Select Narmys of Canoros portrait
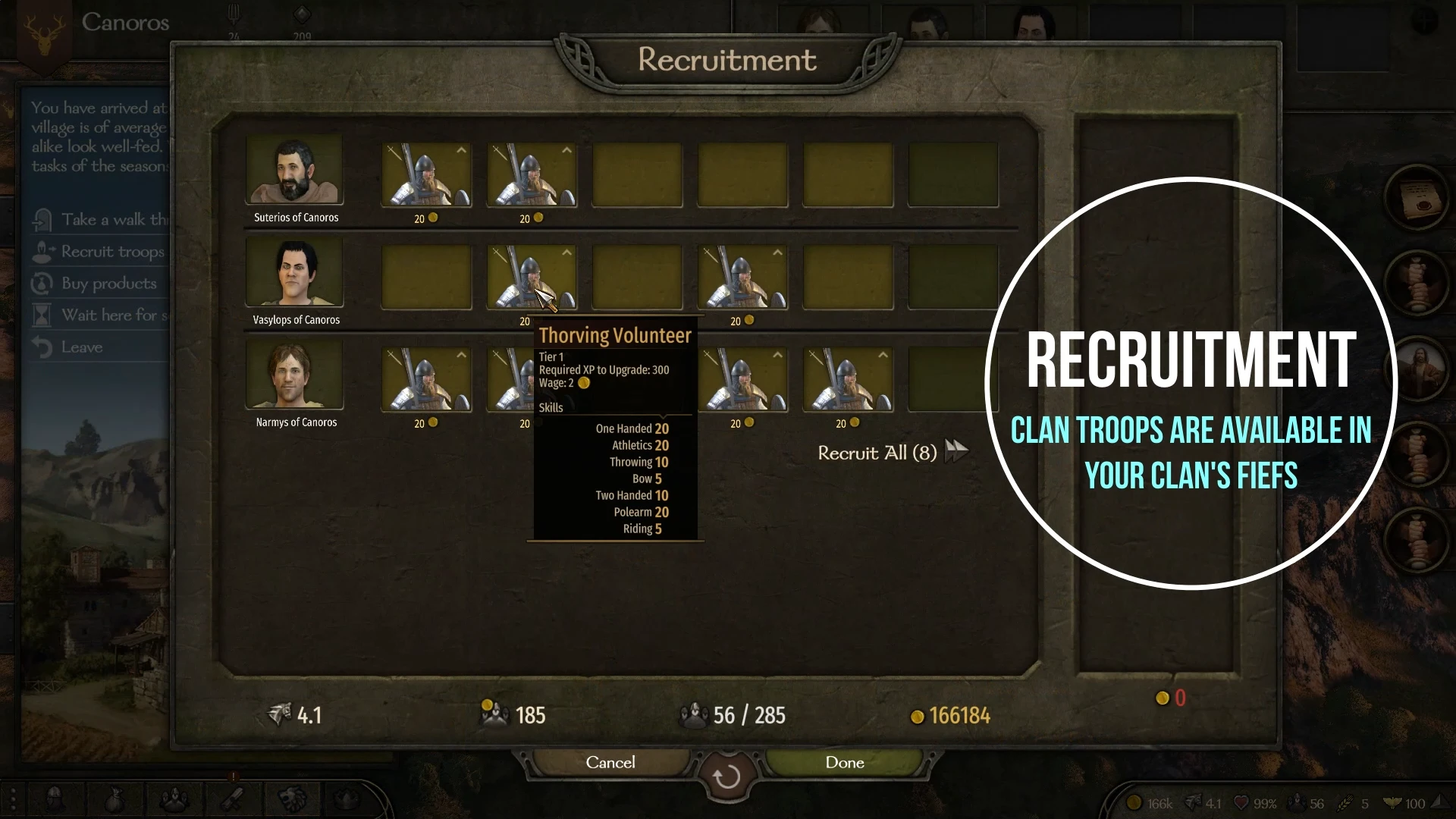The image size is (1456, 819). coord(294,375)
